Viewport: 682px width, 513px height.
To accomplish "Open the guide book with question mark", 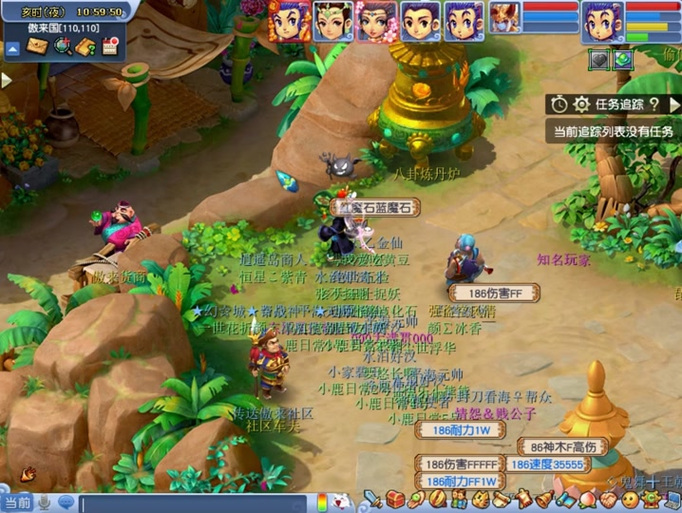I will pos(86,46).
